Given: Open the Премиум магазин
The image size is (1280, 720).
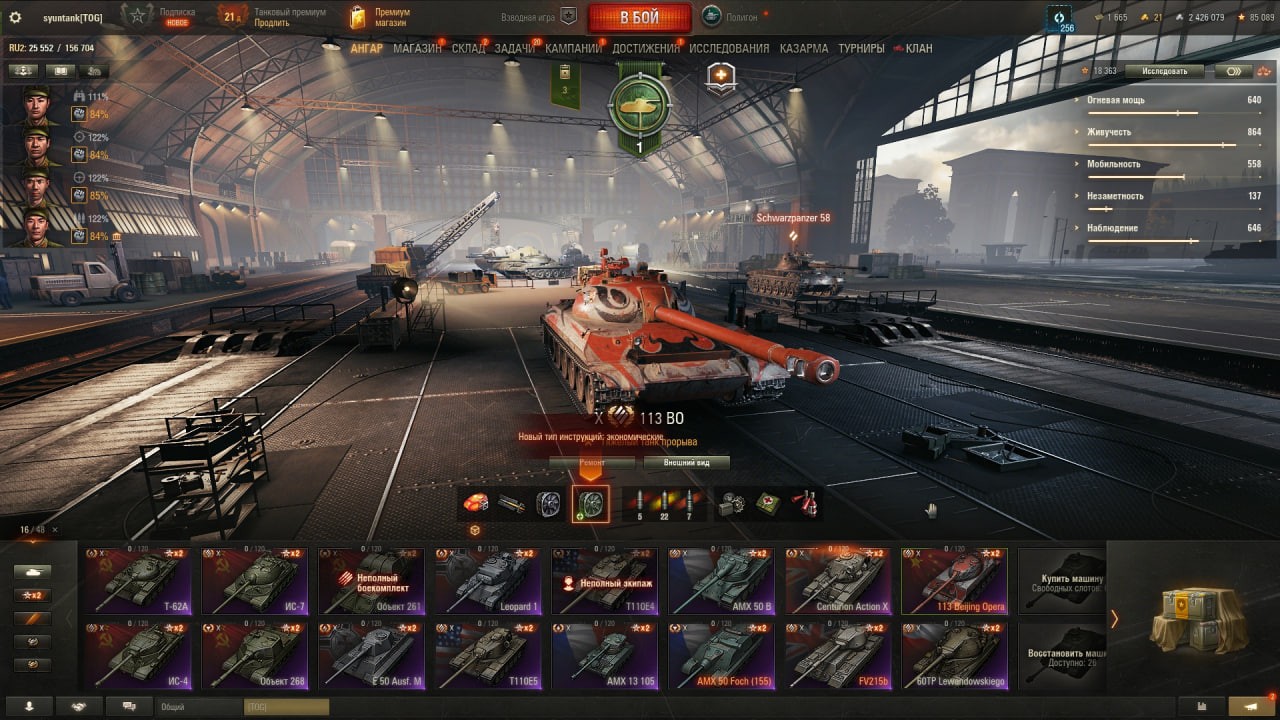Looking at the screenshot, I should point(380,17).
